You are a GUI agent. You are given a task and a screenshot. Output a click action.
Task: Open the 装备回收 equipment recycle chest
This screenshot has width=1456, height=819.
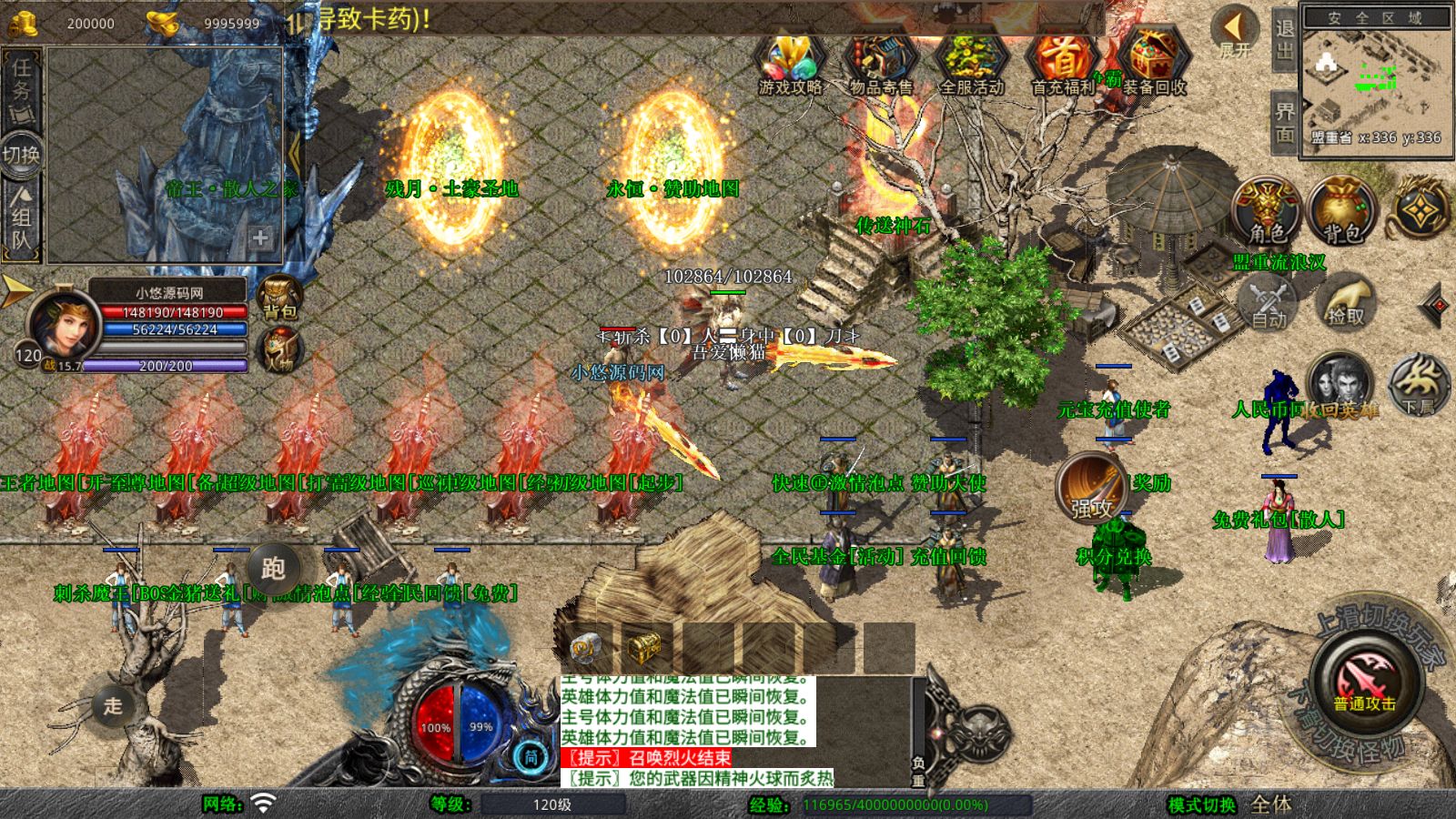tap(1153, 62)
